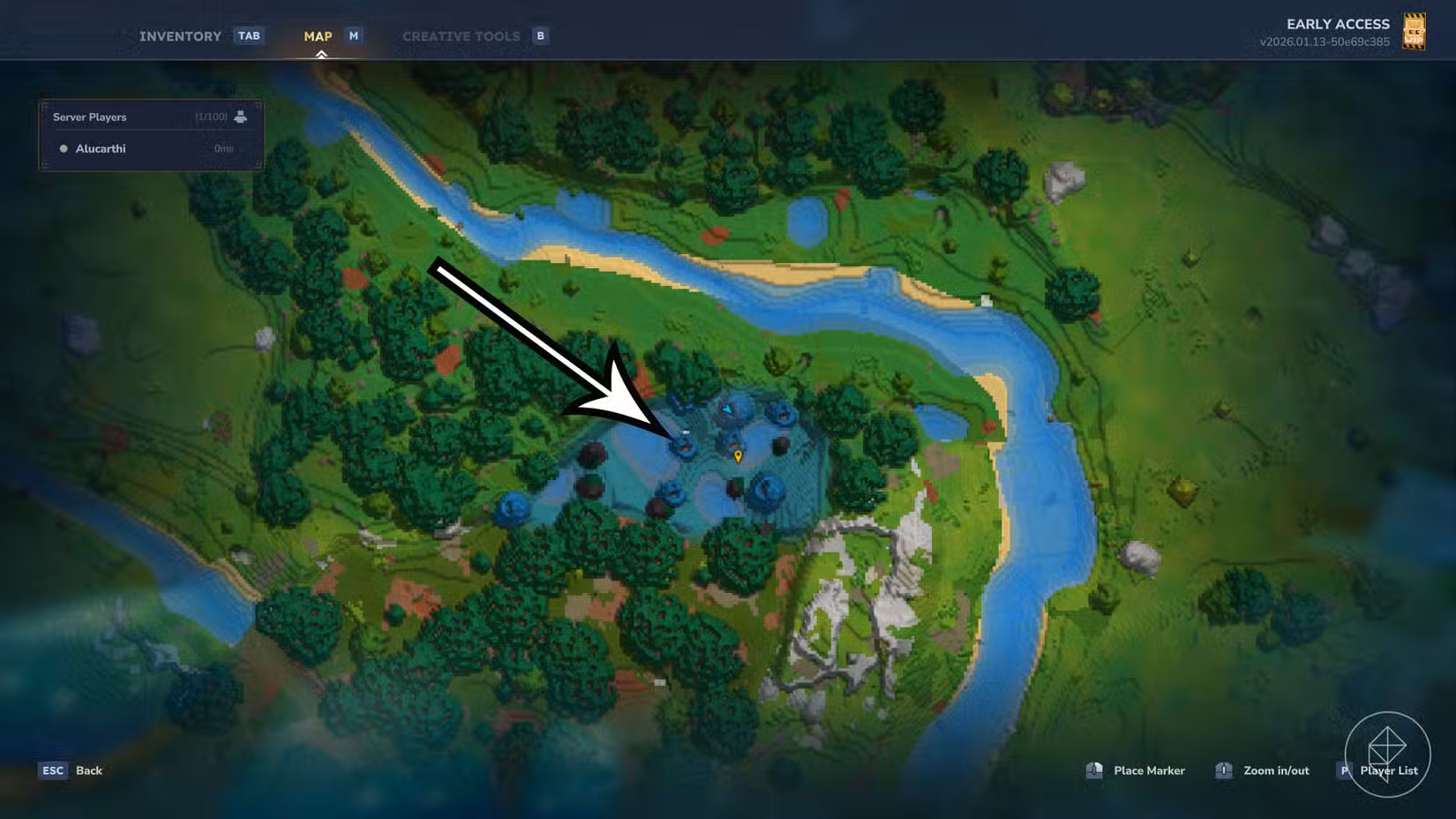
Task: Click the Server Players panel header
Action: click(89, 116)
